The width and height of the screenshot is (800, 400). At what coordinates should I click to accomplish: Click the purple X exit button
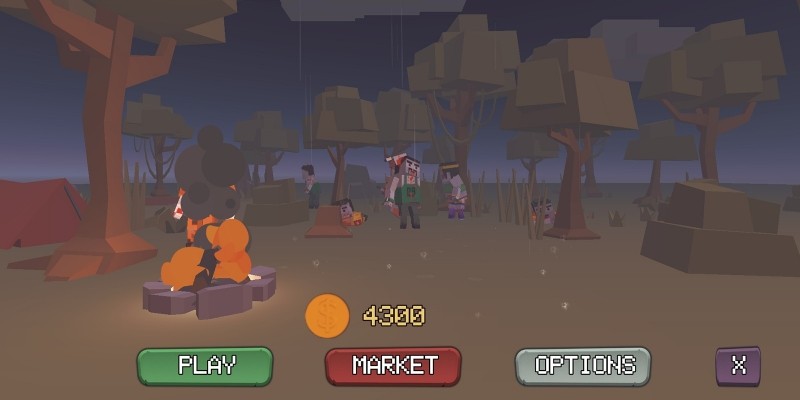point(738,365)
